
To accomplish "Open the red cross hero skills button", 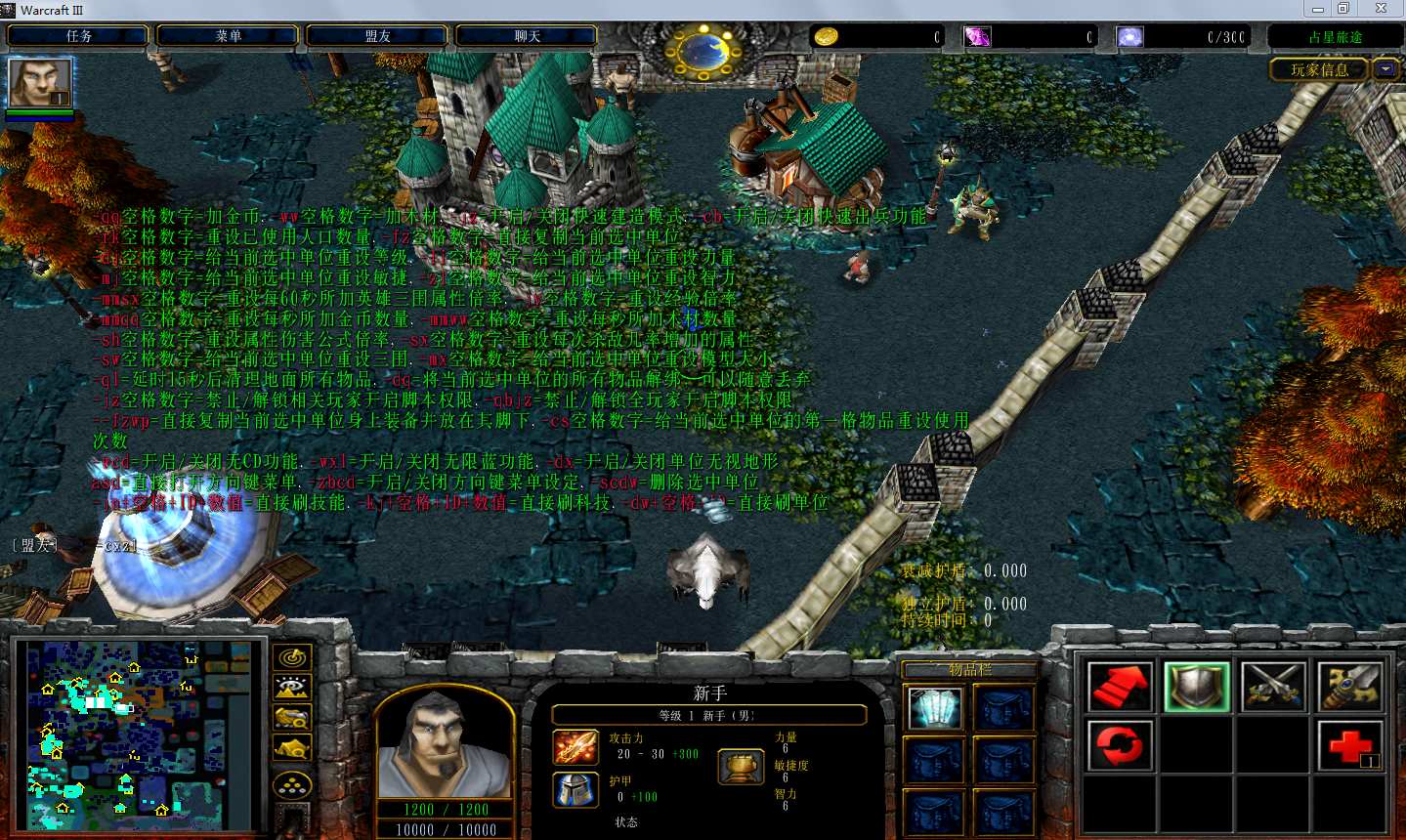I will [x=1350, y=746].
